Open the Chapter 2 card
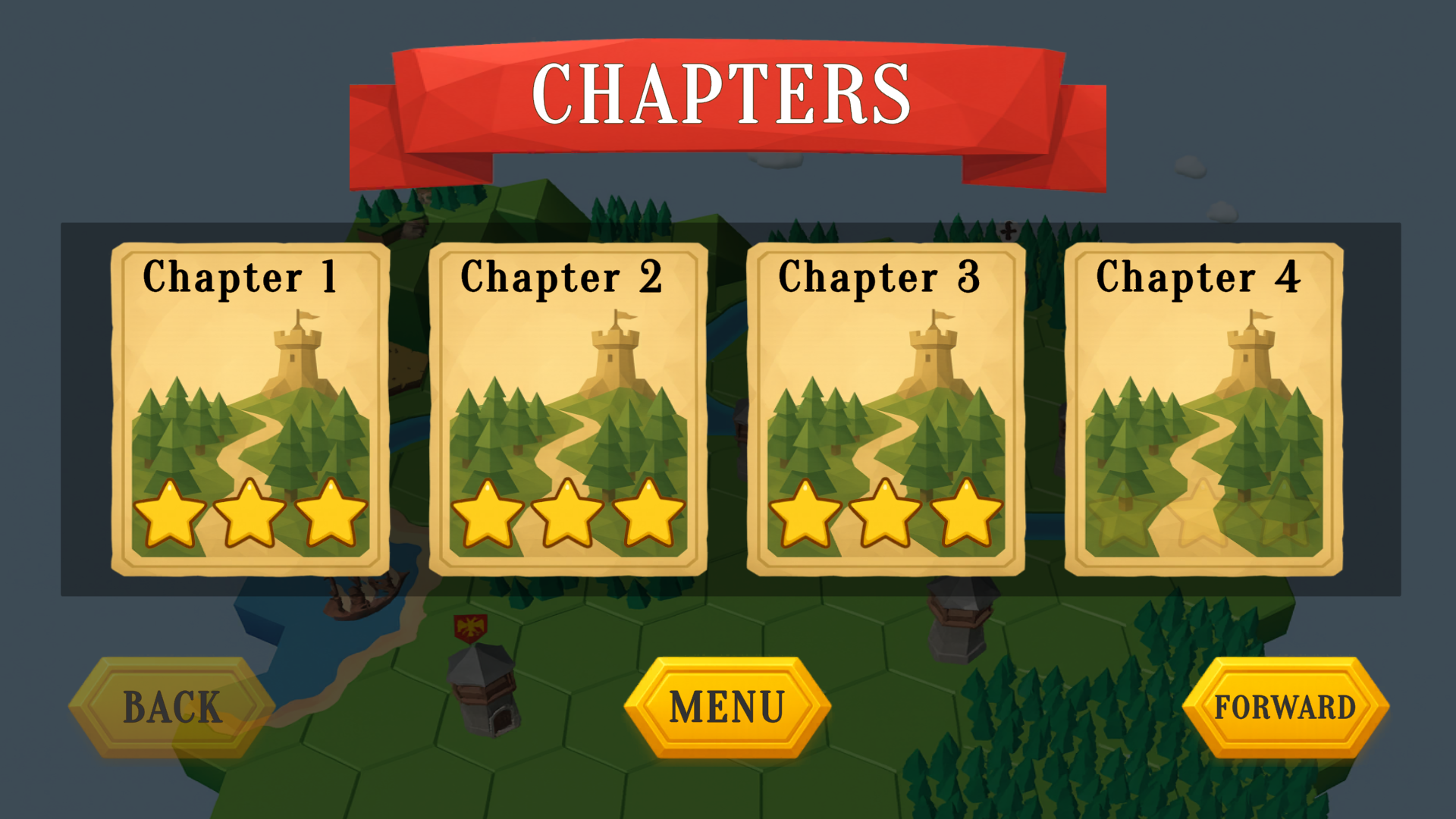This screenshot has width=1456, height=819. tap(568, 409)
